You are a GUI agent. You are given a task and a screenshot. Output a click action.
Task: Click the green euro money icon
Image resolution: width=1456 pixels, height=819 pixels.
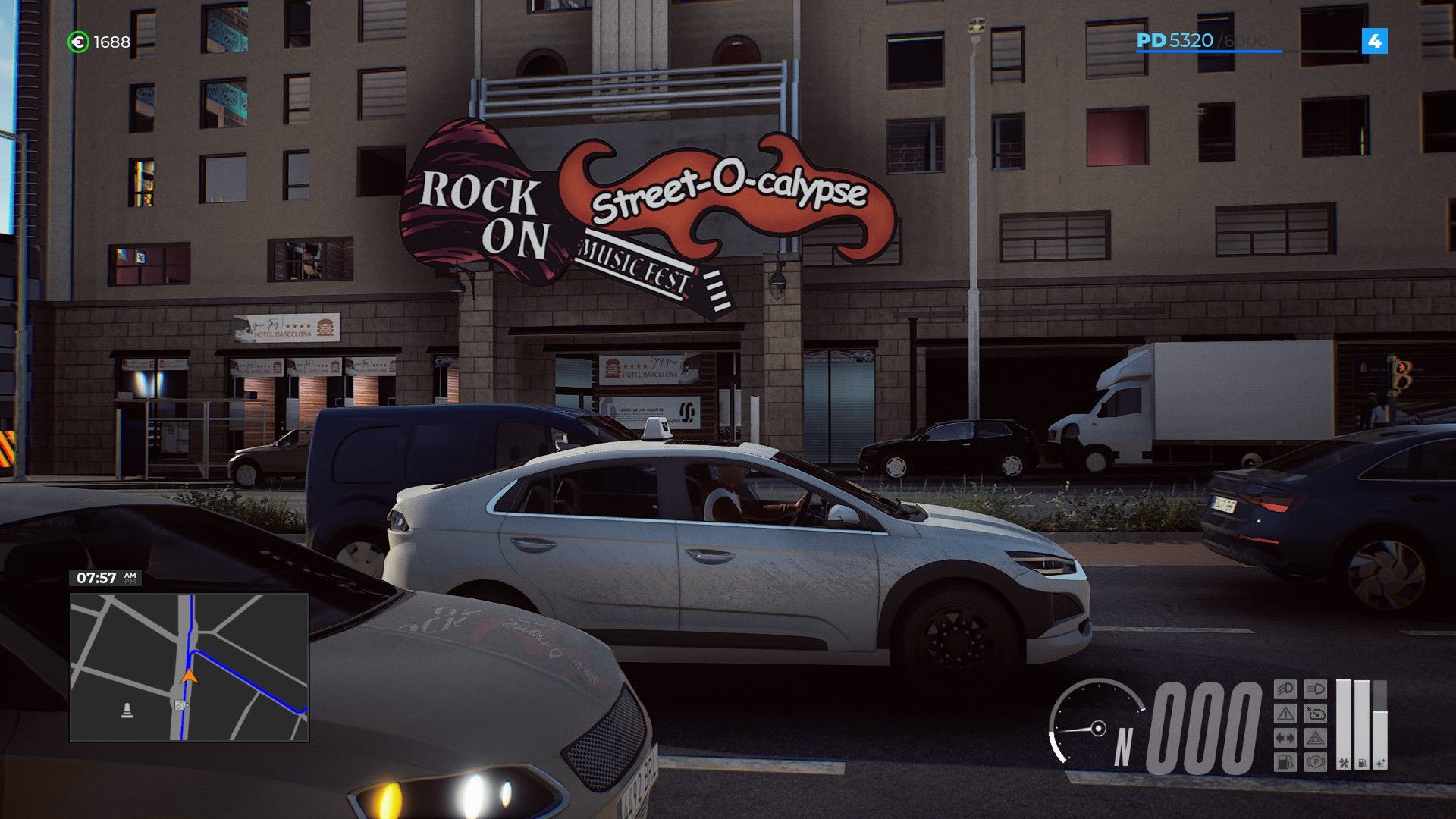78,42
